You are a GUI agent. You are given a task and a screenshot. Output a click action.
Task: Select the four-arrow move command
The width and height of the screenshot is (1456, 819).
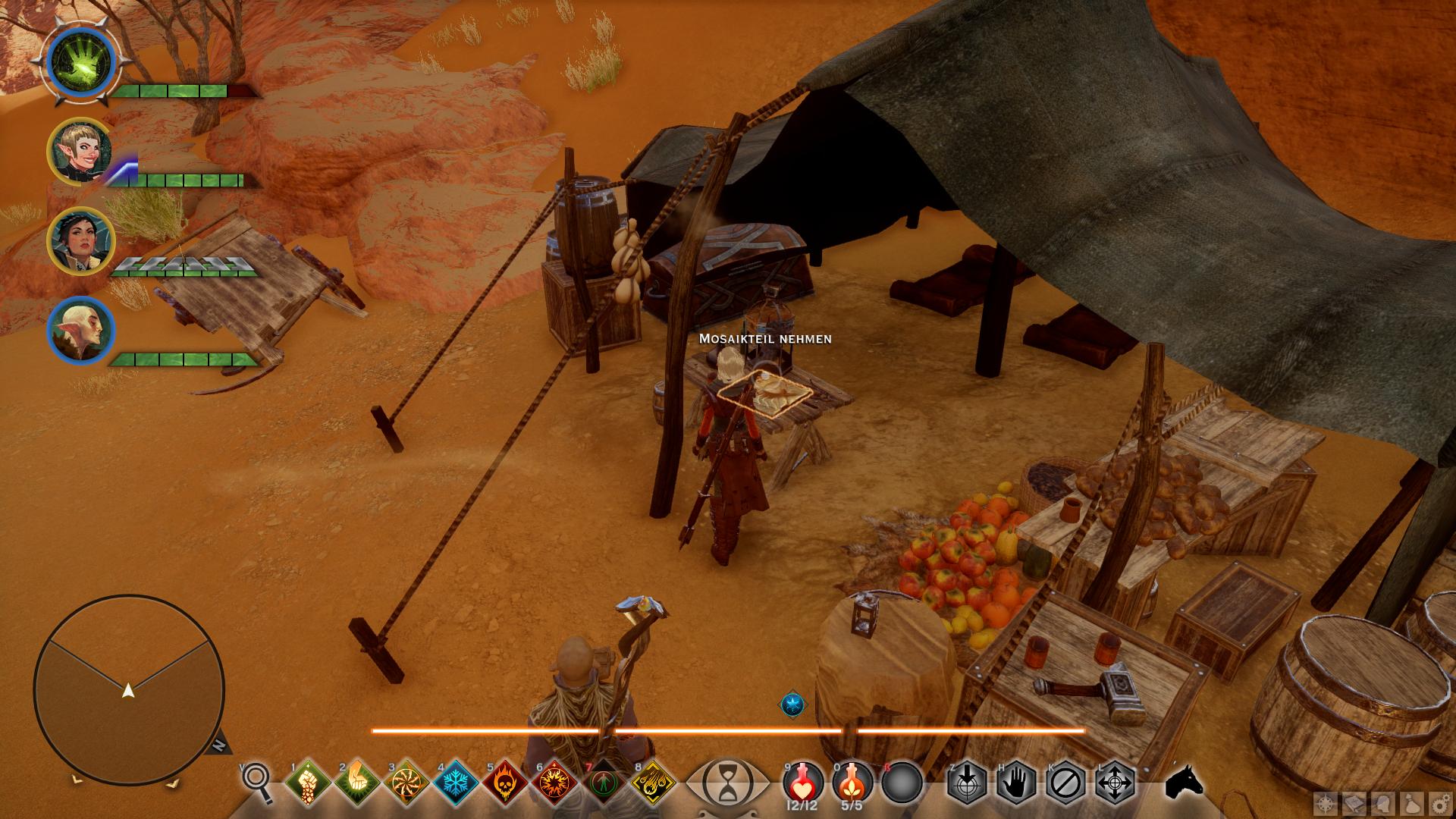(x=1115, y=781)
